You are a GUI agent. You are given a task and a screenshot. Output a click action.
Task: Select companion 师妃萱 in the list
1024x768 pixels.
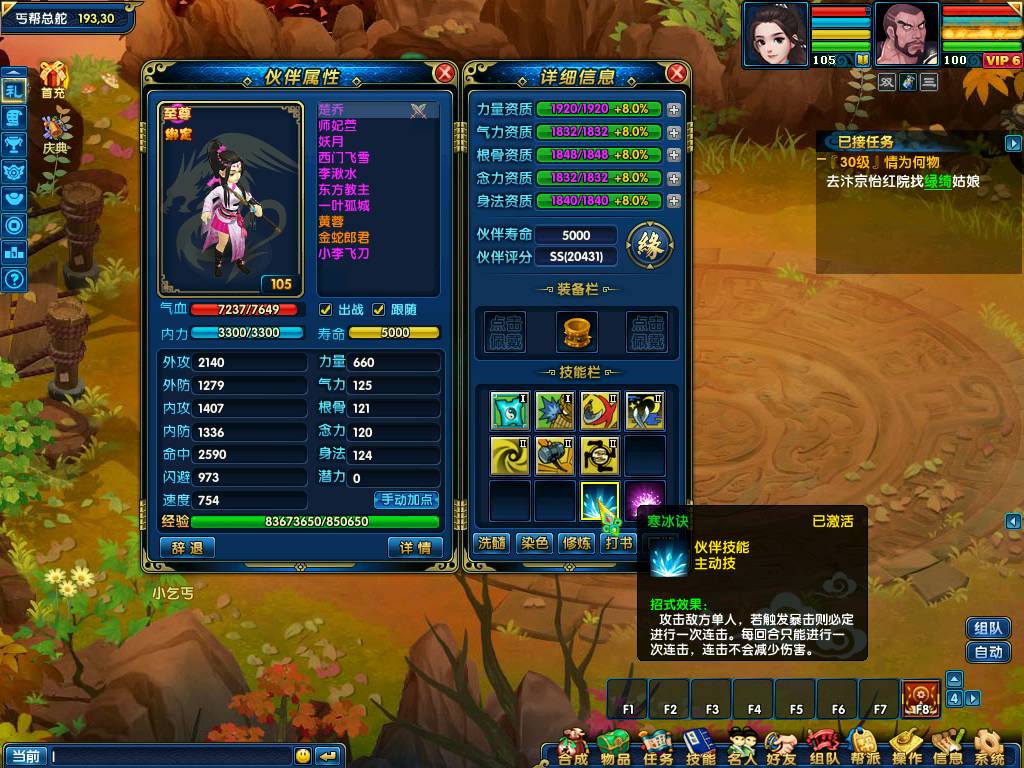[x=337, y=126]
